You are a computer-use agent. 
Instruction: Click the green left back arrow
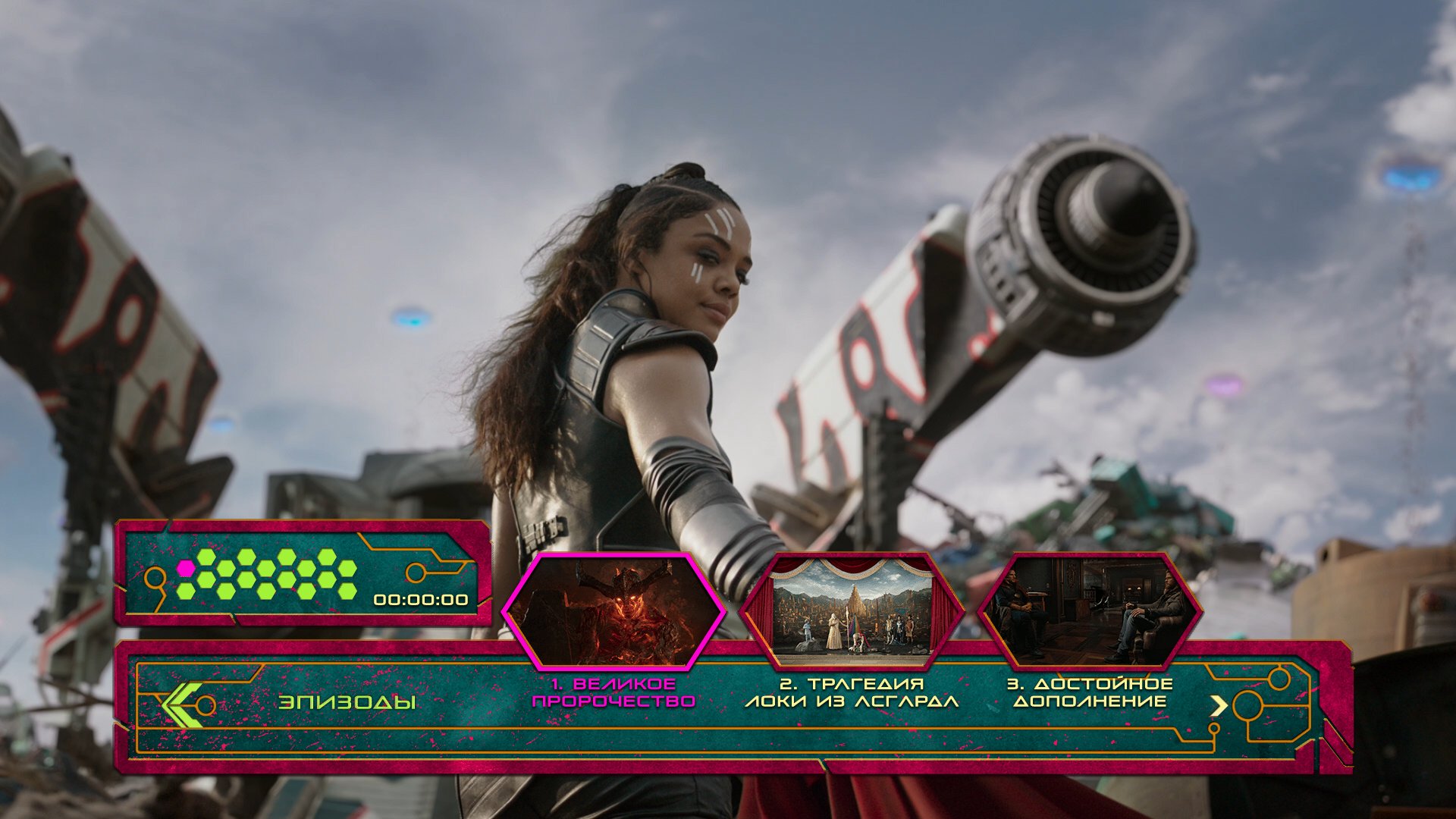coord(182,705)
